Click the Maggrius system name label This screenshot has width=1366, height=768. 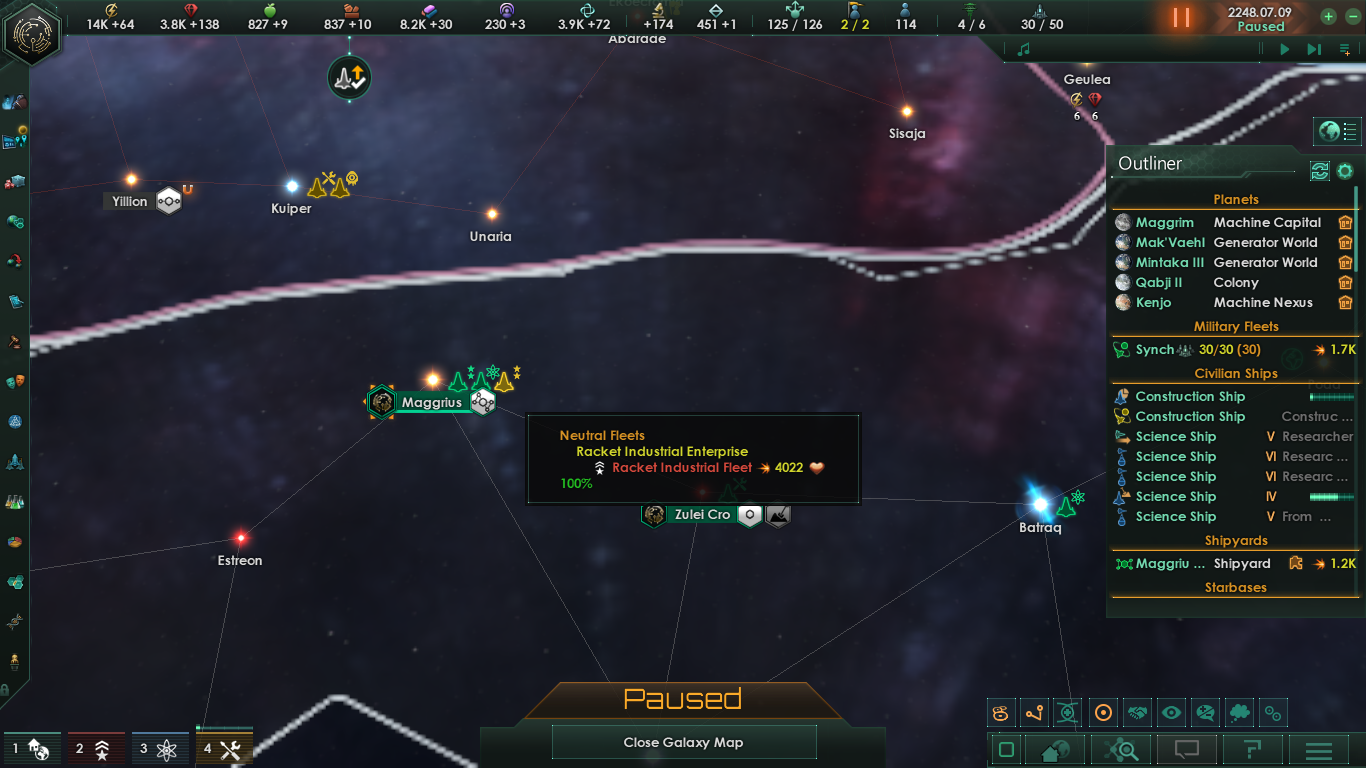point(432,402)
